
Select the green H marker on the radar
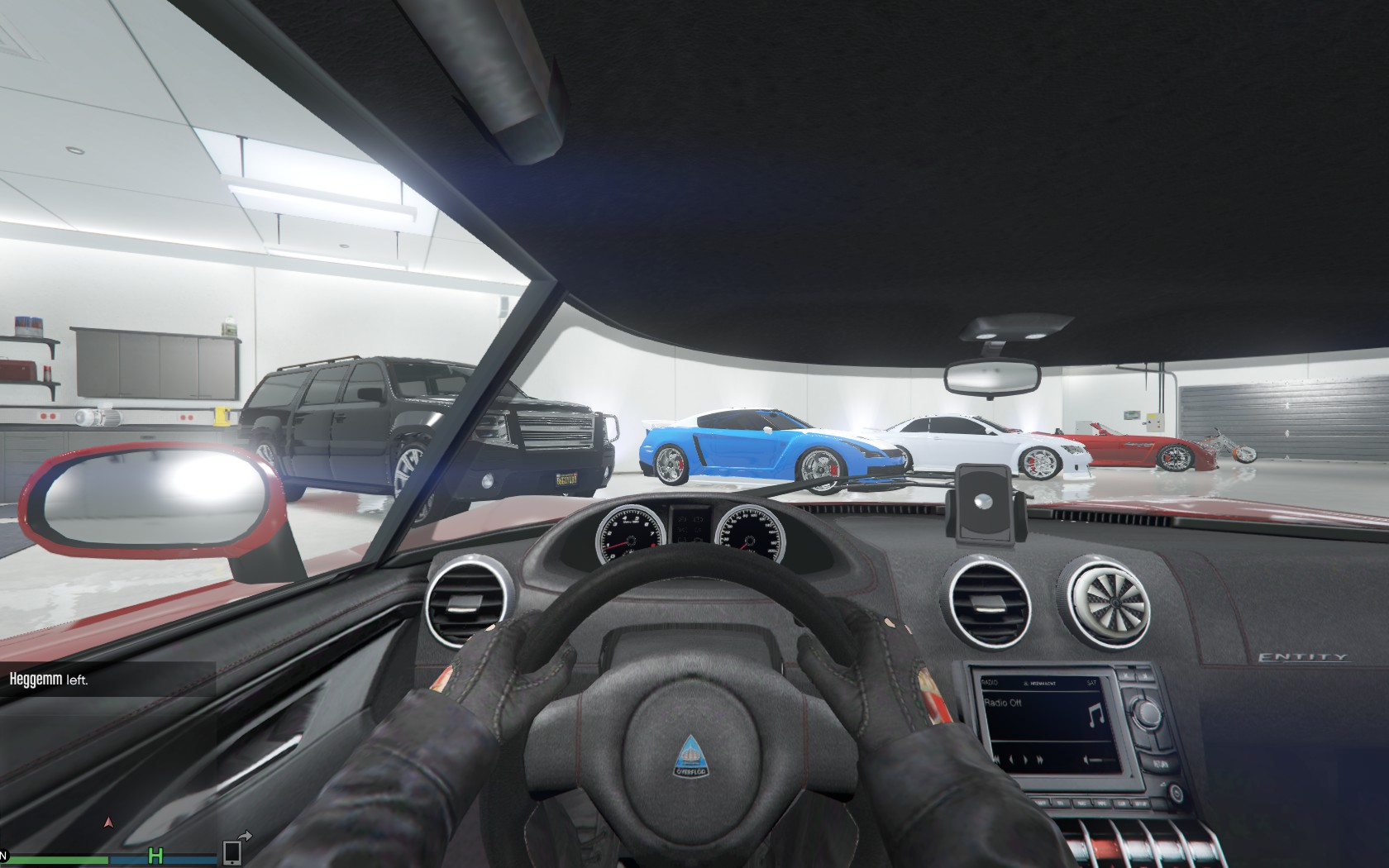(x=155, y=854)
